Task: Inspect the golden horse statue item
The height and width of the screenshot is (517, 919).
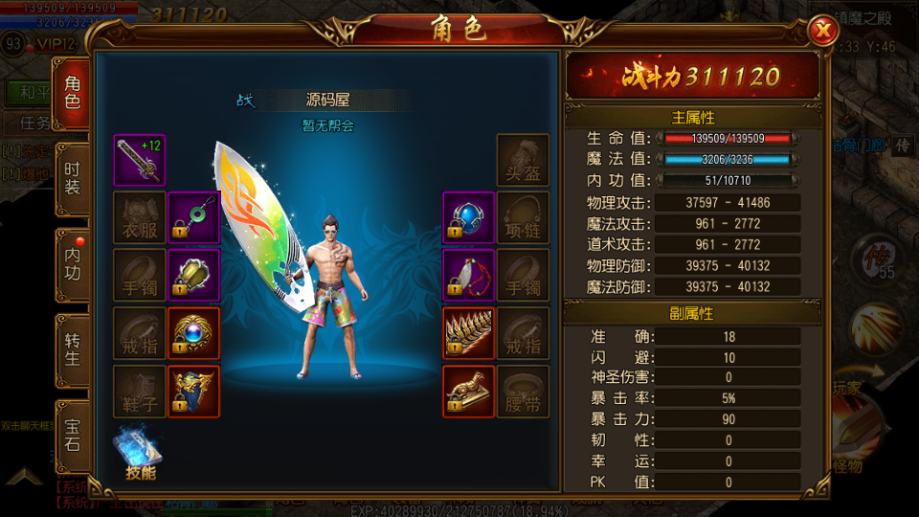Action: click(468, 391)
